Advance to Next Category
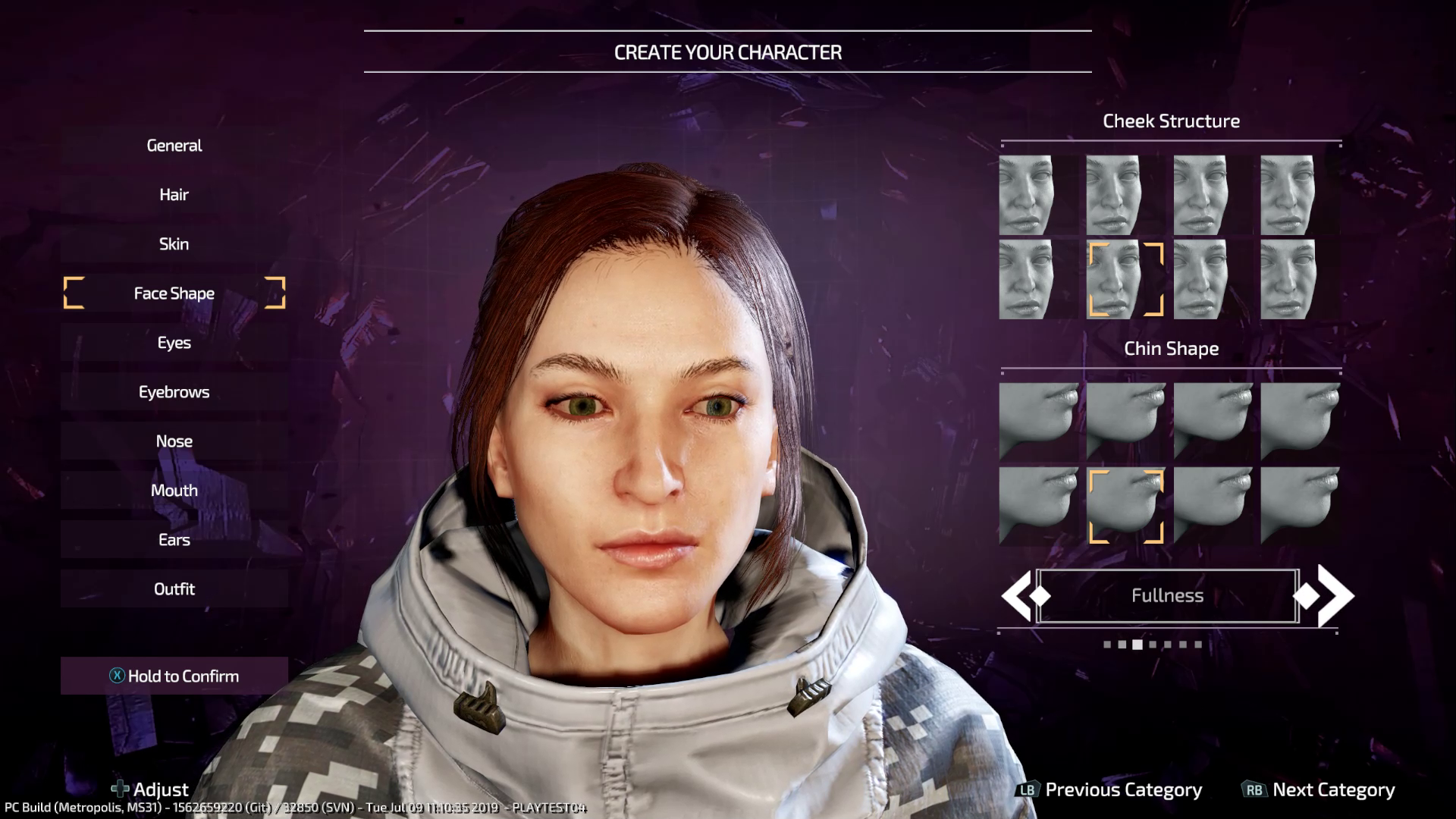 point(1319,790)
